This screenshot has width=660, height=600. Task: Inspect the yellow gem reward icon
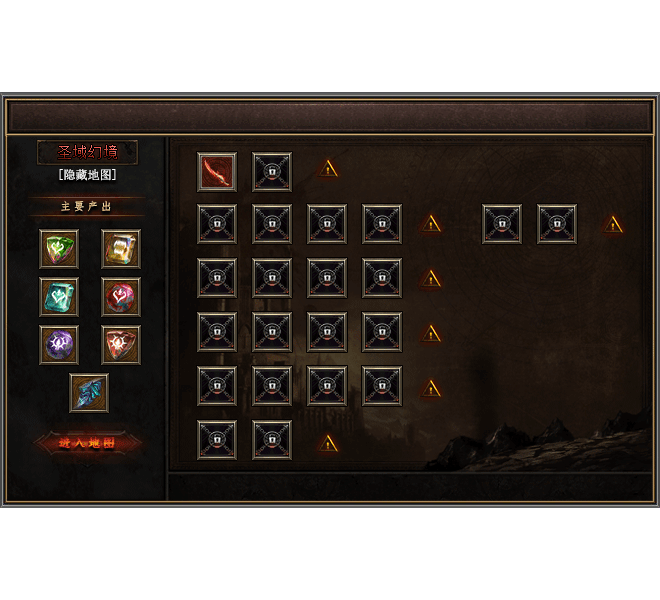click(x=121, y=249)
